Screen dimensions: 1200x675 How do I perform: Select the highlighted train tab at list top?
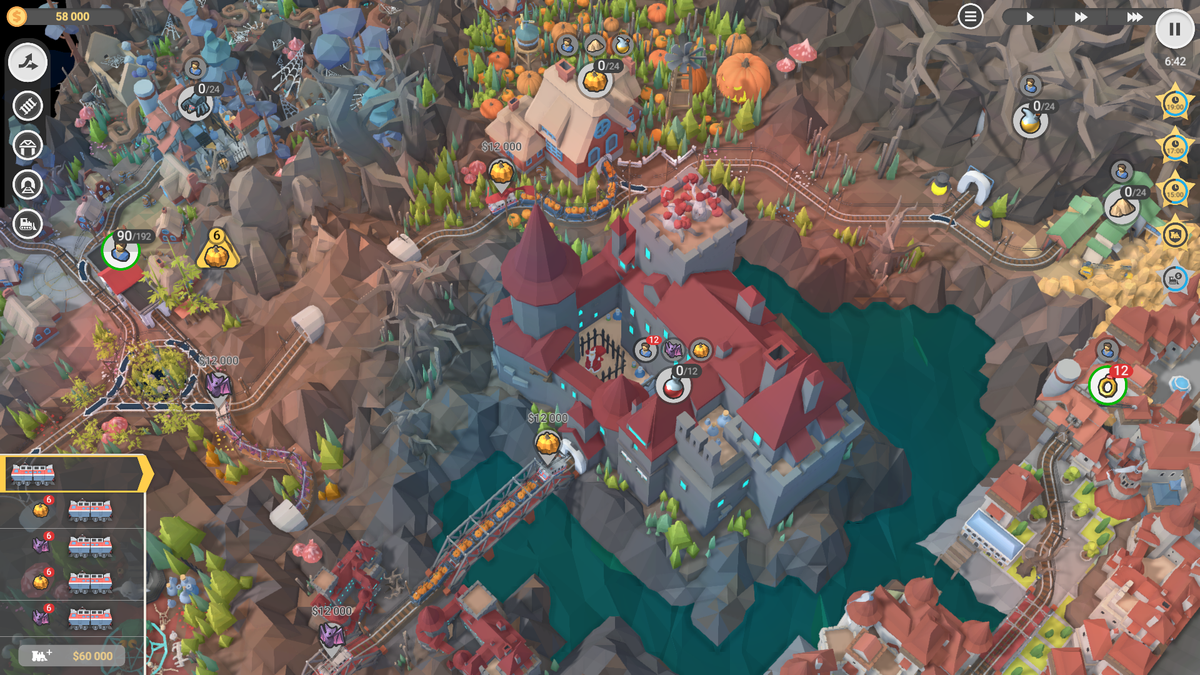(x=74, y=474)
